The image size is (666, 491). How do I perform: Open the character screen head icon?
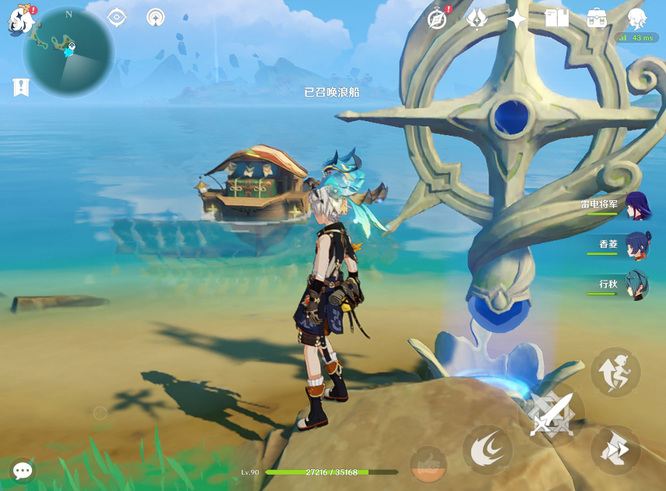(637, 18)
